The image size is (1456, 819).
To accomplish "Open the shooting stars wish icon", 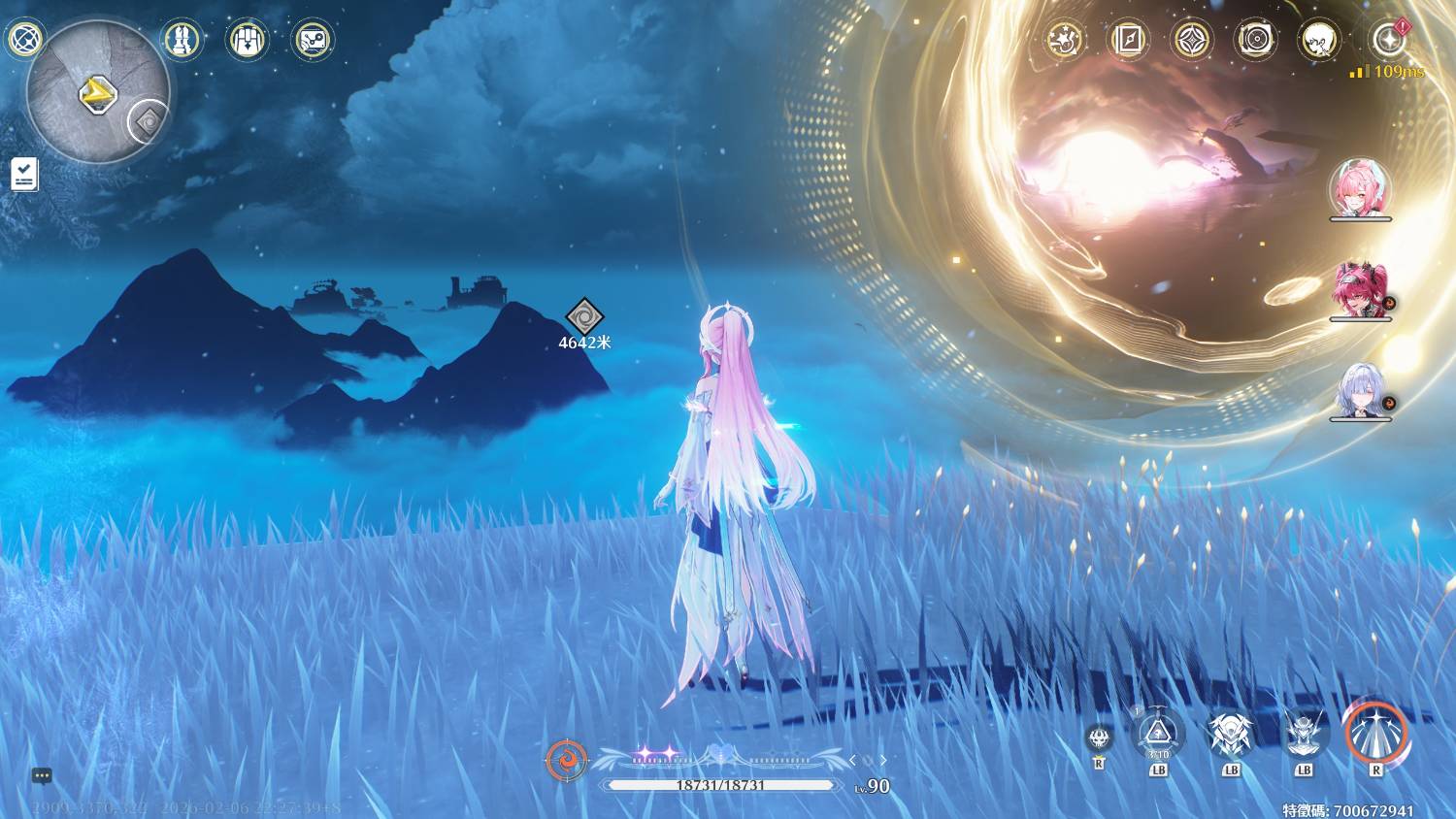I will (x=1063, y=40).
